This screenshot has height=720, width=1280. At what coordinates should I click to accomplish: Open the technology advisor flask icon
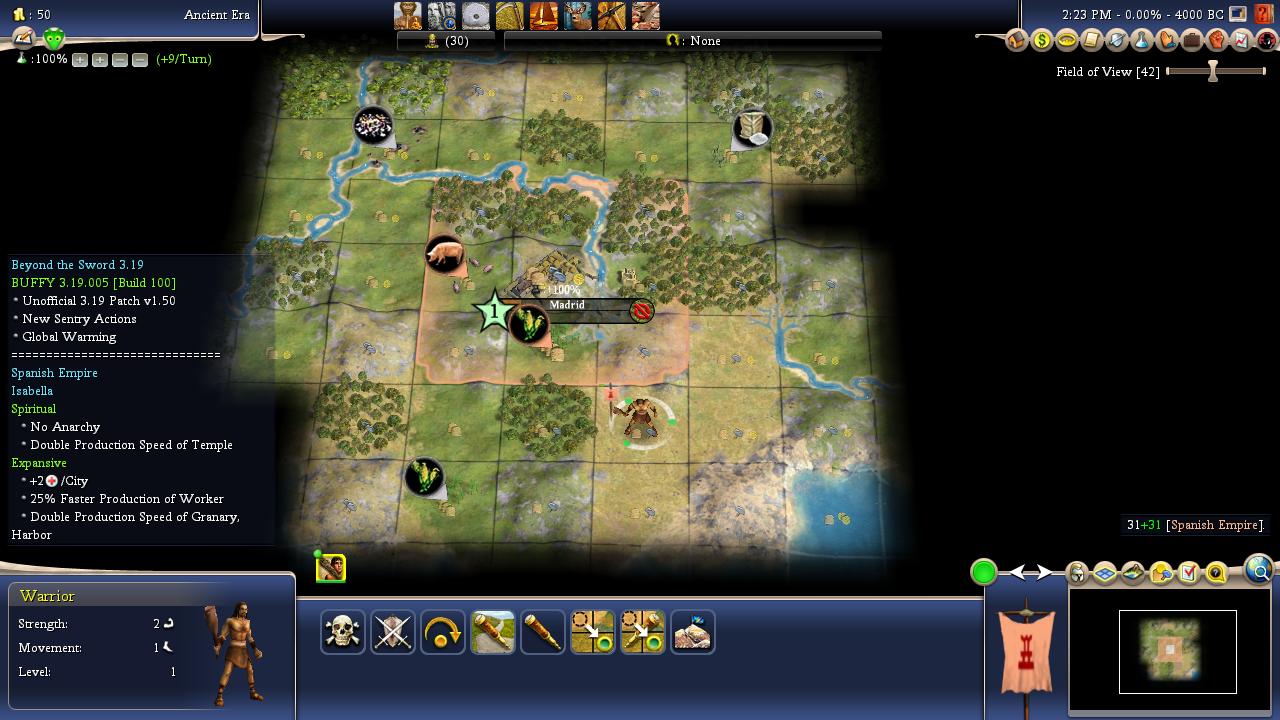click(1141, 41)
